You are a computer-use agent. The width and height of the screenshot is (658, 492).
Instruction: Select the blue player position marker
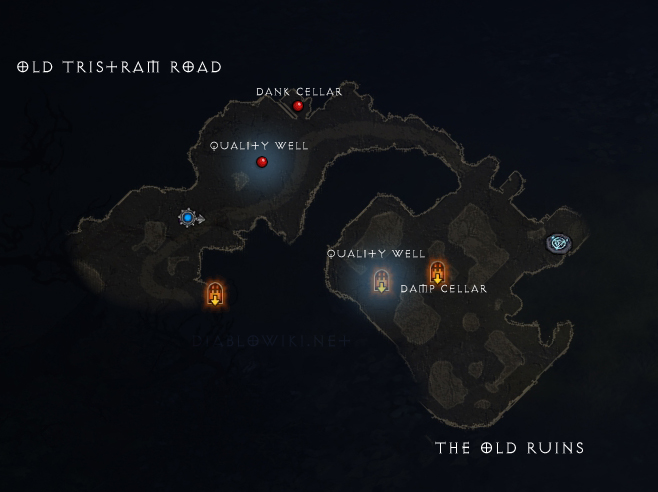[187, 217]
